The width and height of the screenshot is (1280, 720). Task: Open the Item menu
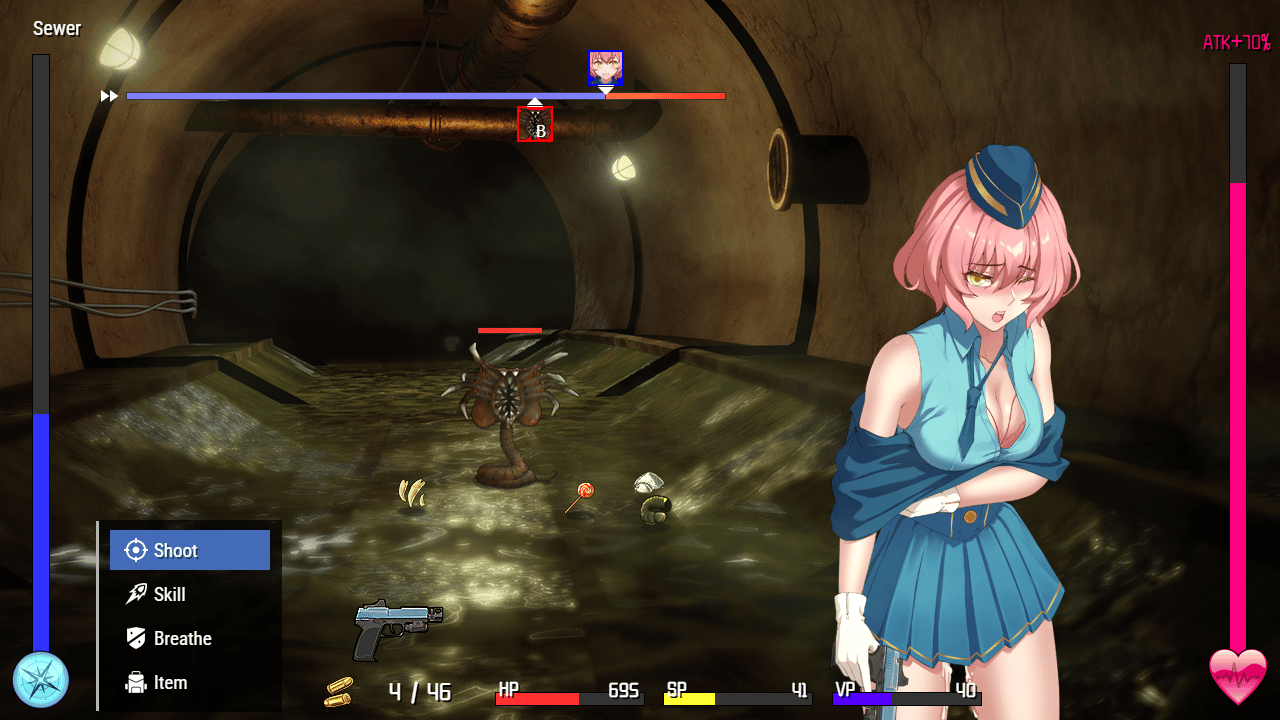coord(189,682)
